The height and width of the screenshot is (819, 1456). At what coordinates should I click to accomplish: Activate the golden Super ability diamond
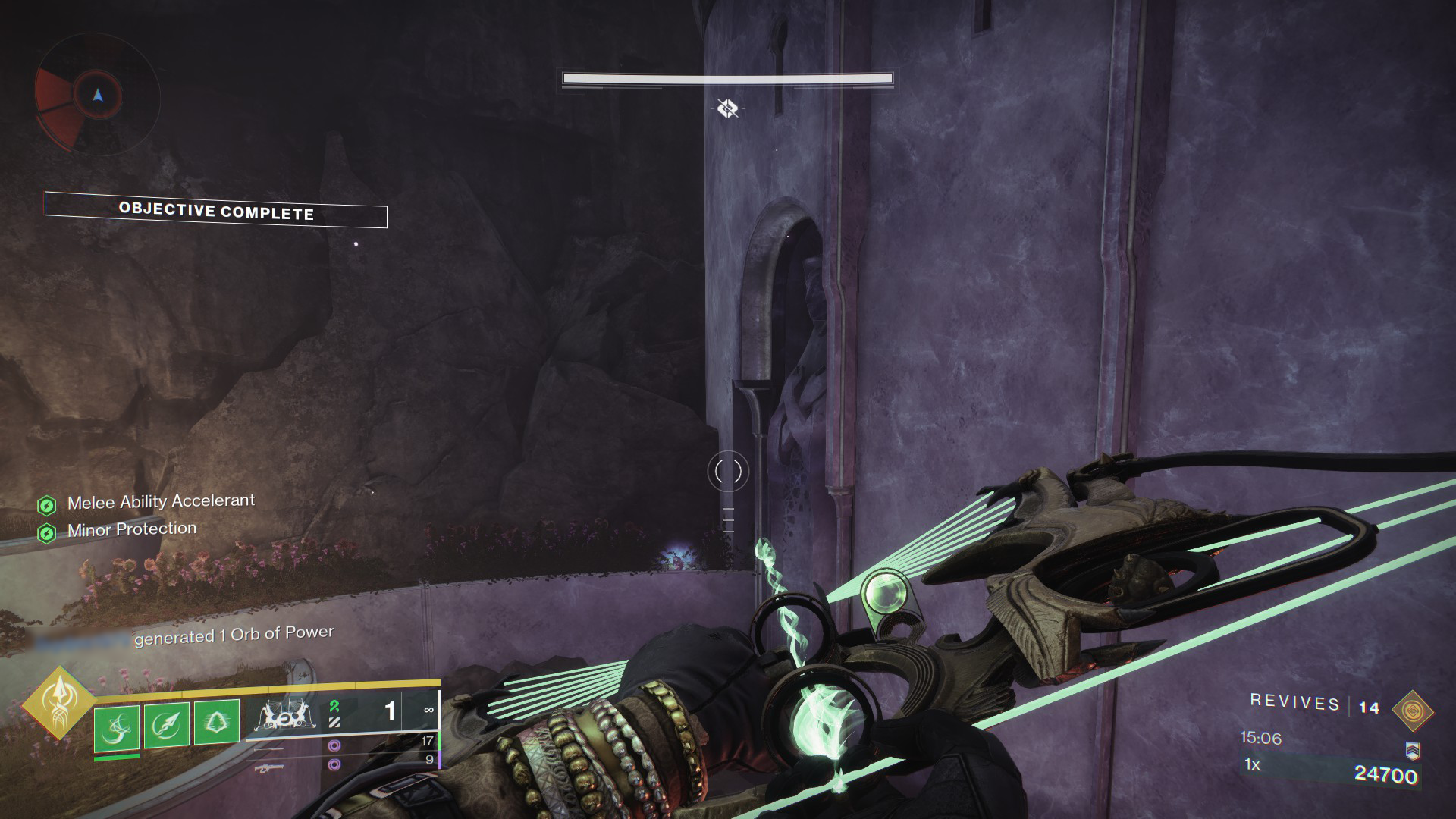(x=59, y=703)
